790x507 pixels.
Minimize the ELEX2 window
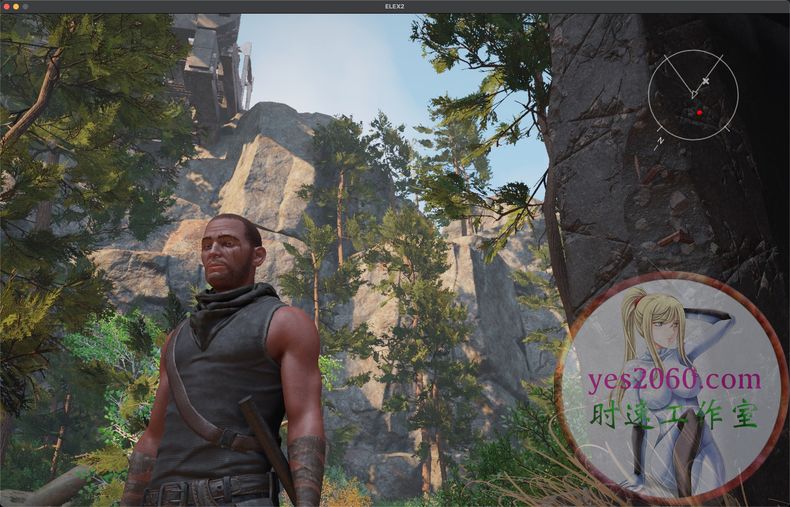pos(16,6)
